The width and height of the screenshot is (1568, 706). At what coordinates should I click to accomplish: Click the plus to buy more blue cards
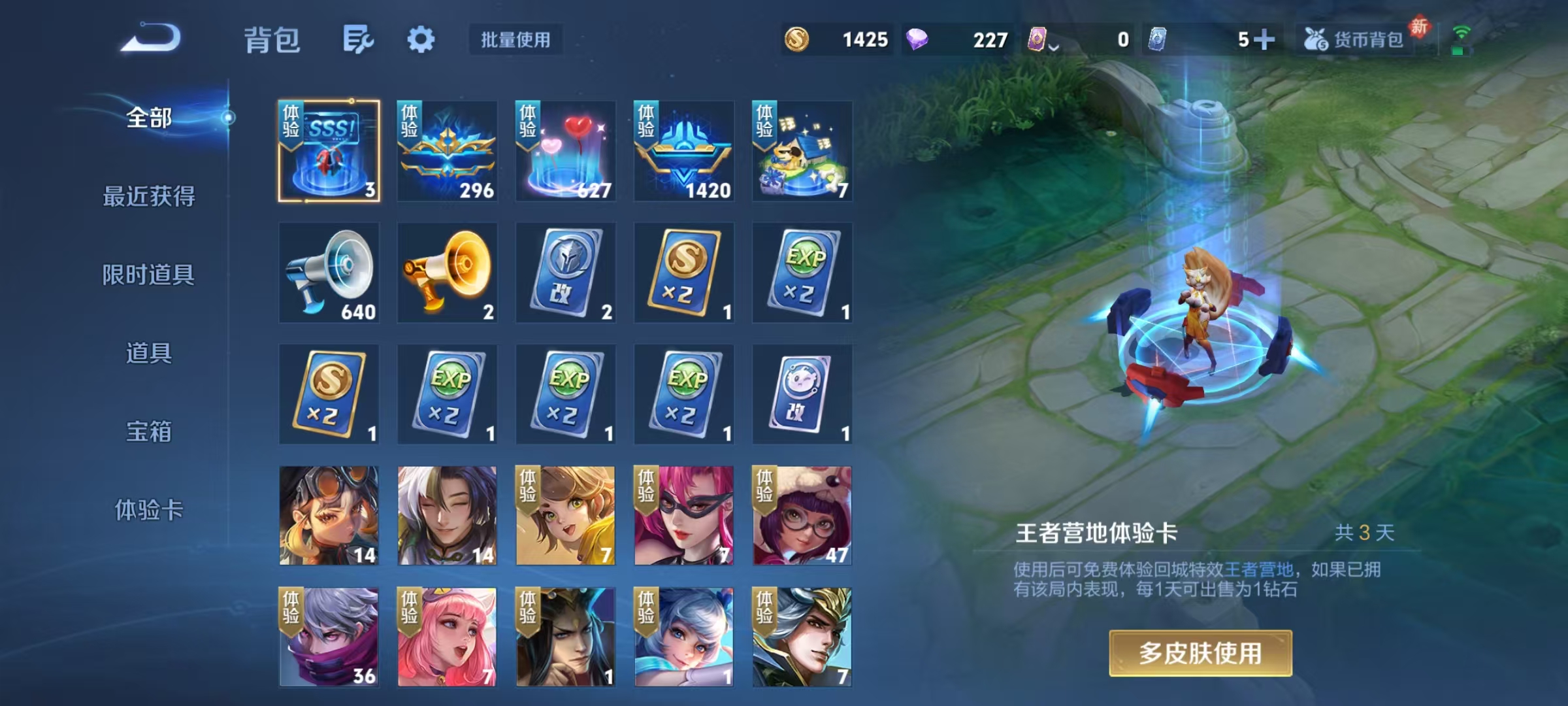coord(1266,40)
